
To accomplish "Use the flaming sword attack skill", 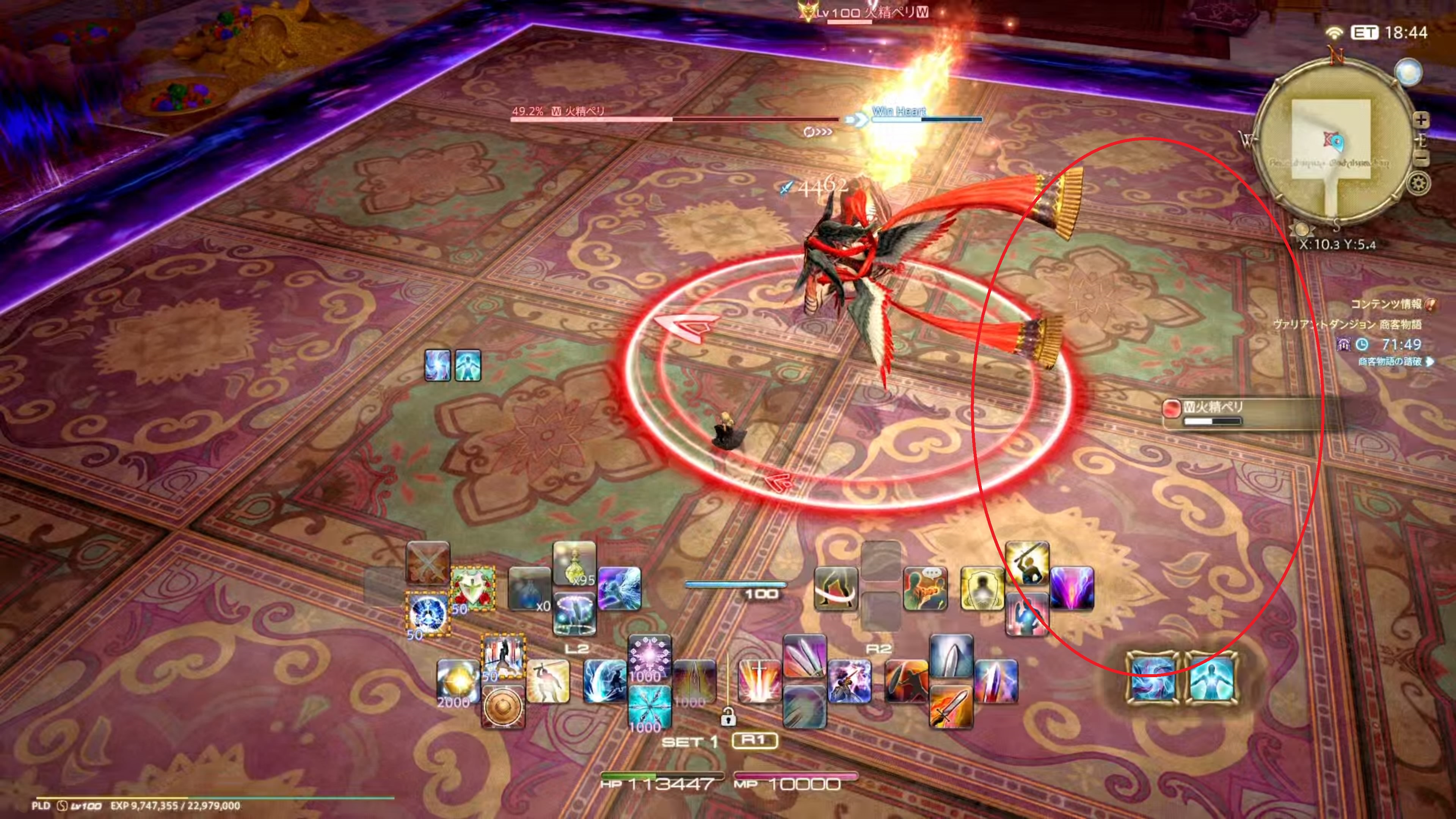I will pos(951,706).
